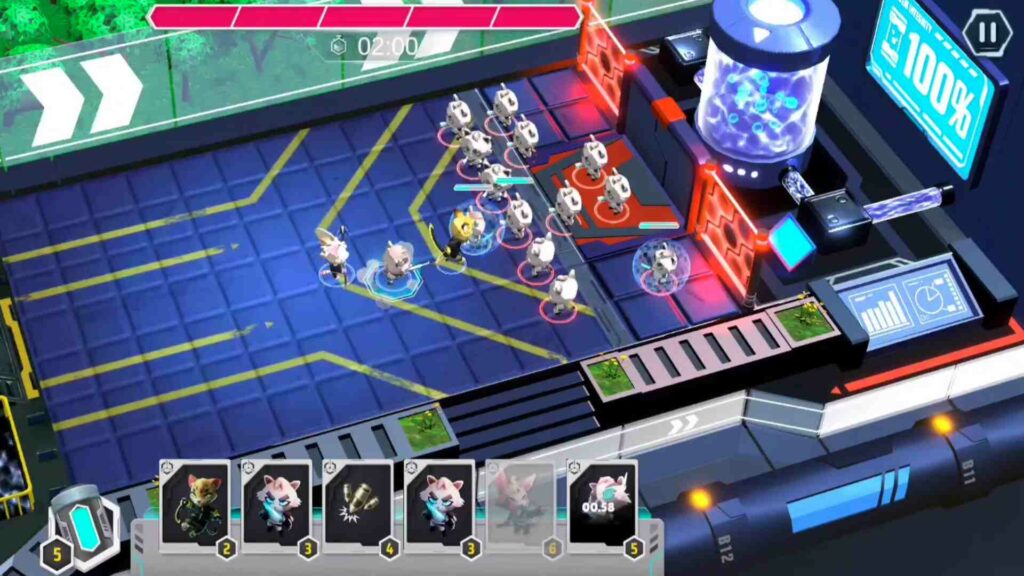The image size is (1024, 576).
Task: Pause the game with the hexagon button
Action: pyautogui.click(x=987, y=32)
